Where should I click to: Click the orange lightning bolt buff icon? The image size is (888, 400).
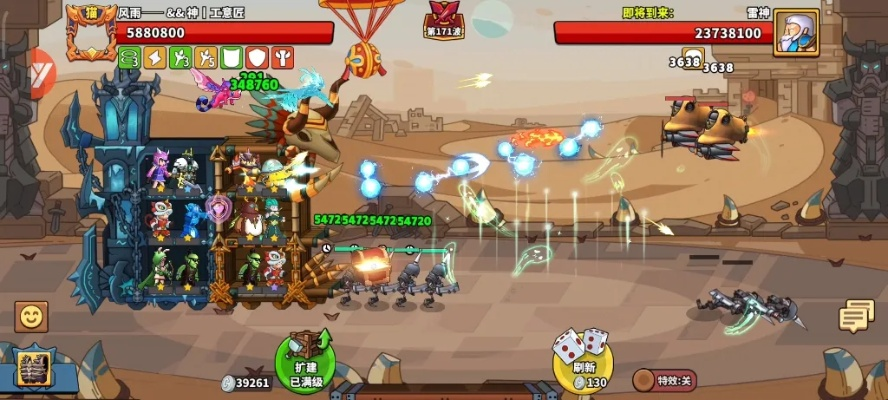click(x=154, y=58)
